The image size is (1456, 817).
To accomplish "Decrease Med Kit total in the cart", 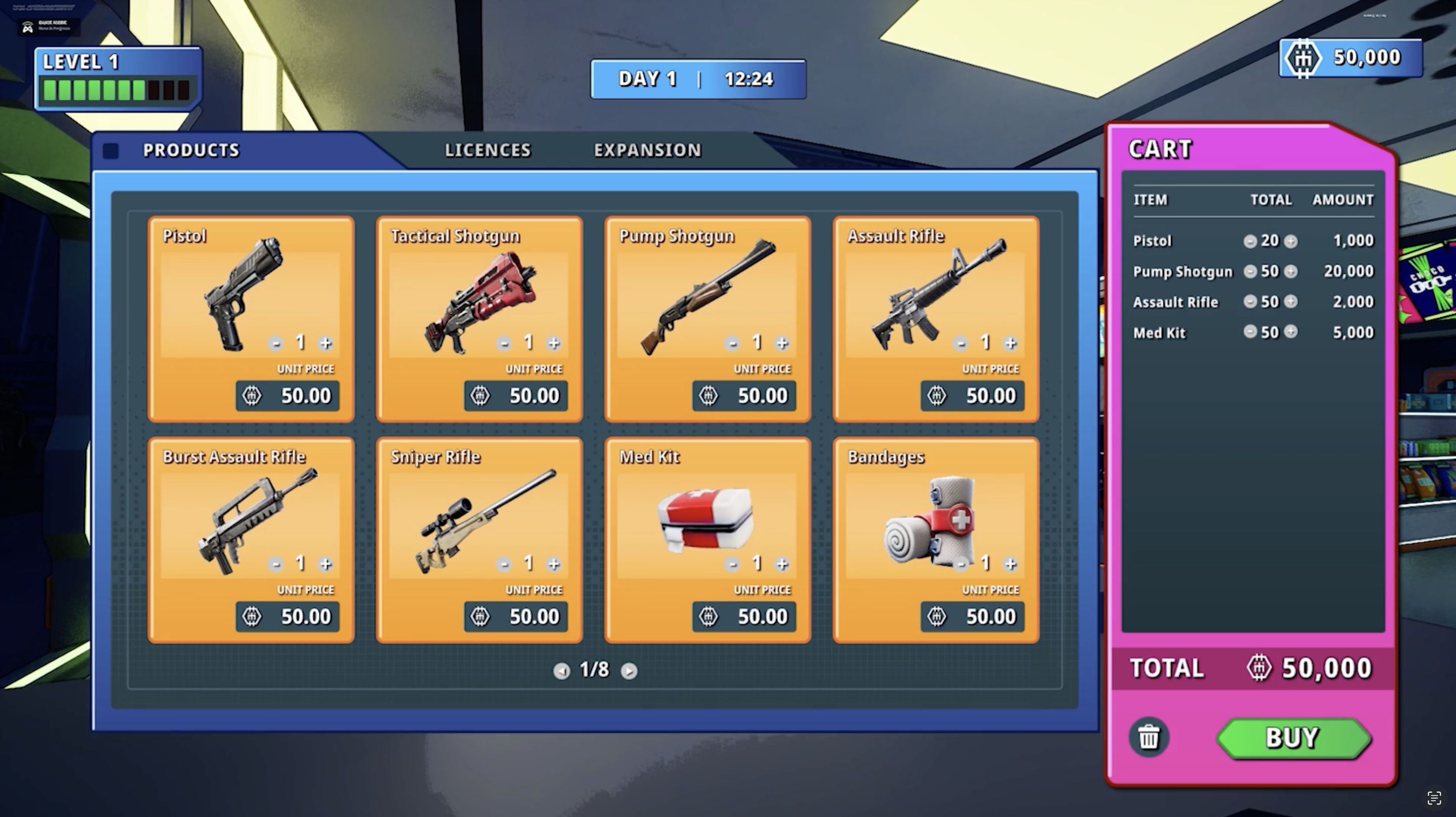I will coord(1250,332).
